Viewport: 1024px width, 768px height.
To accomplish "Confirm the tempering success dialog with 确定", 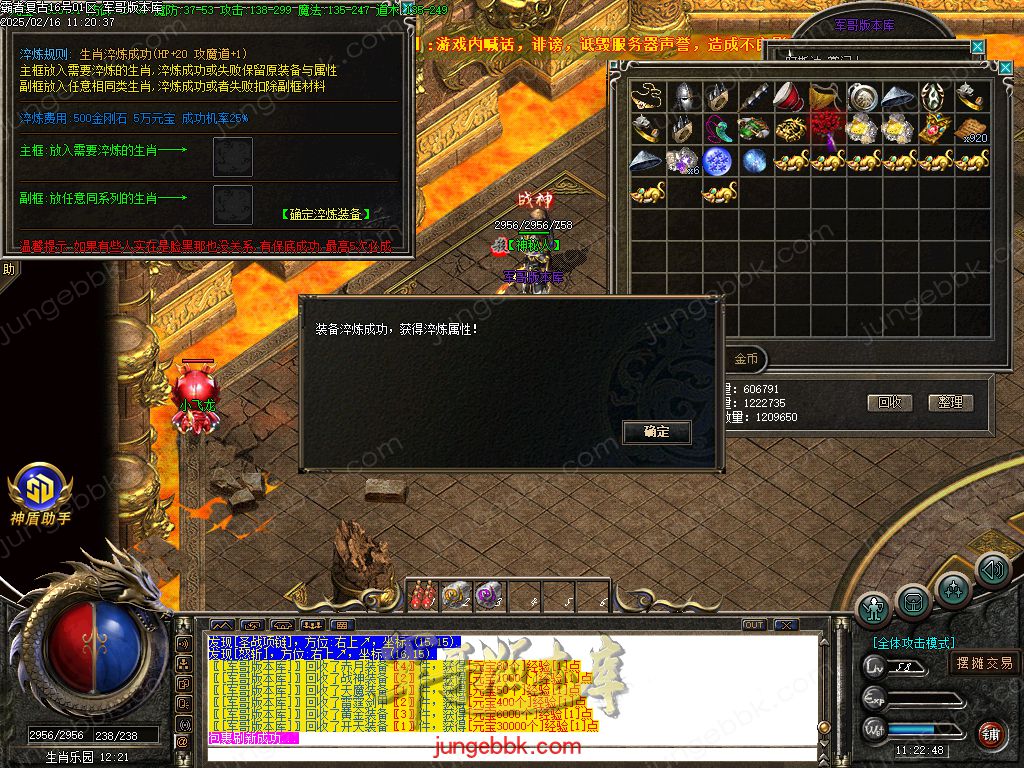I will 657,432.
